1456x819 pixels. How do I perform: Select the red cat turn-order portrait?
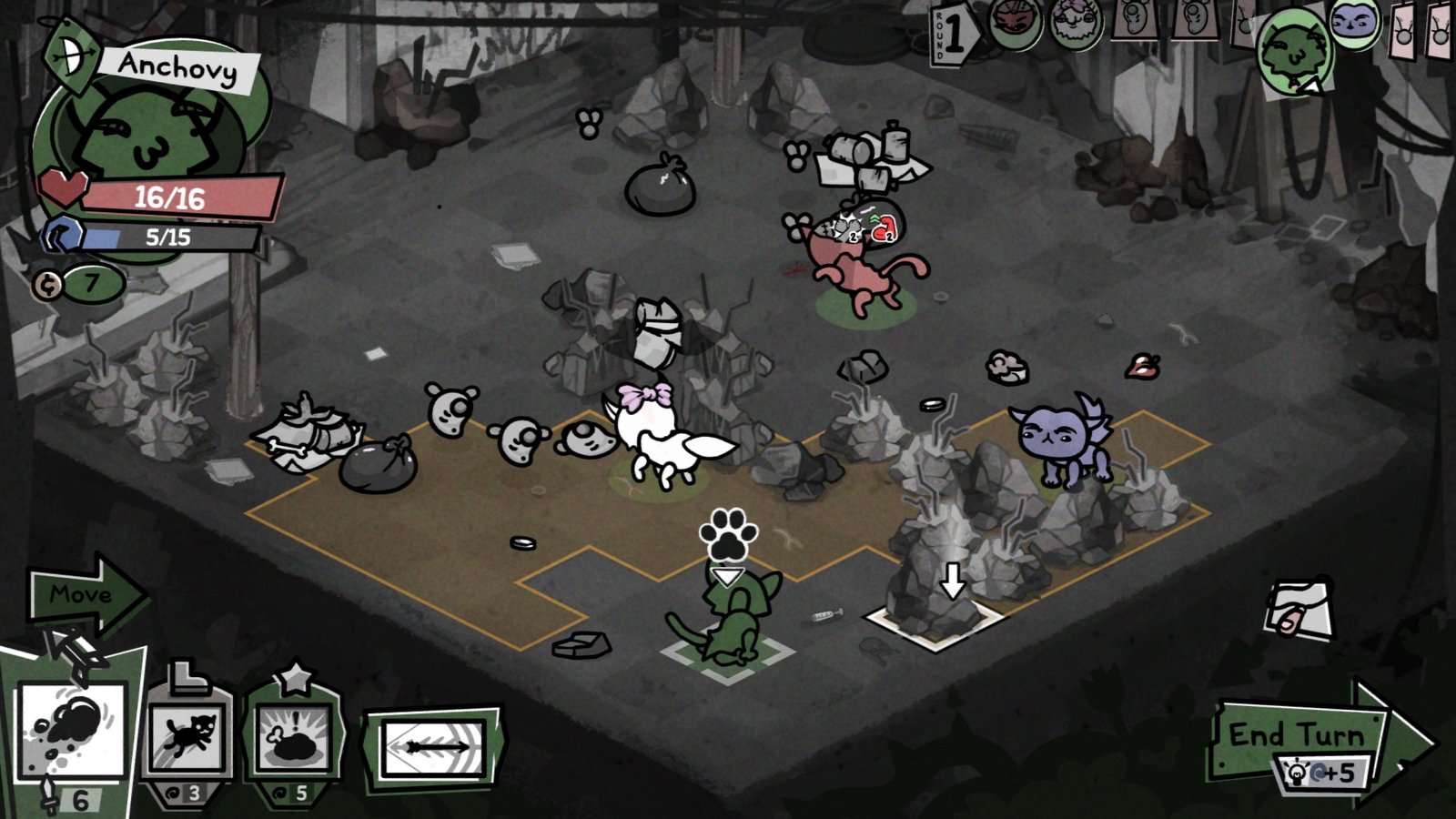pyautogui.click(x=1016, y=25)
